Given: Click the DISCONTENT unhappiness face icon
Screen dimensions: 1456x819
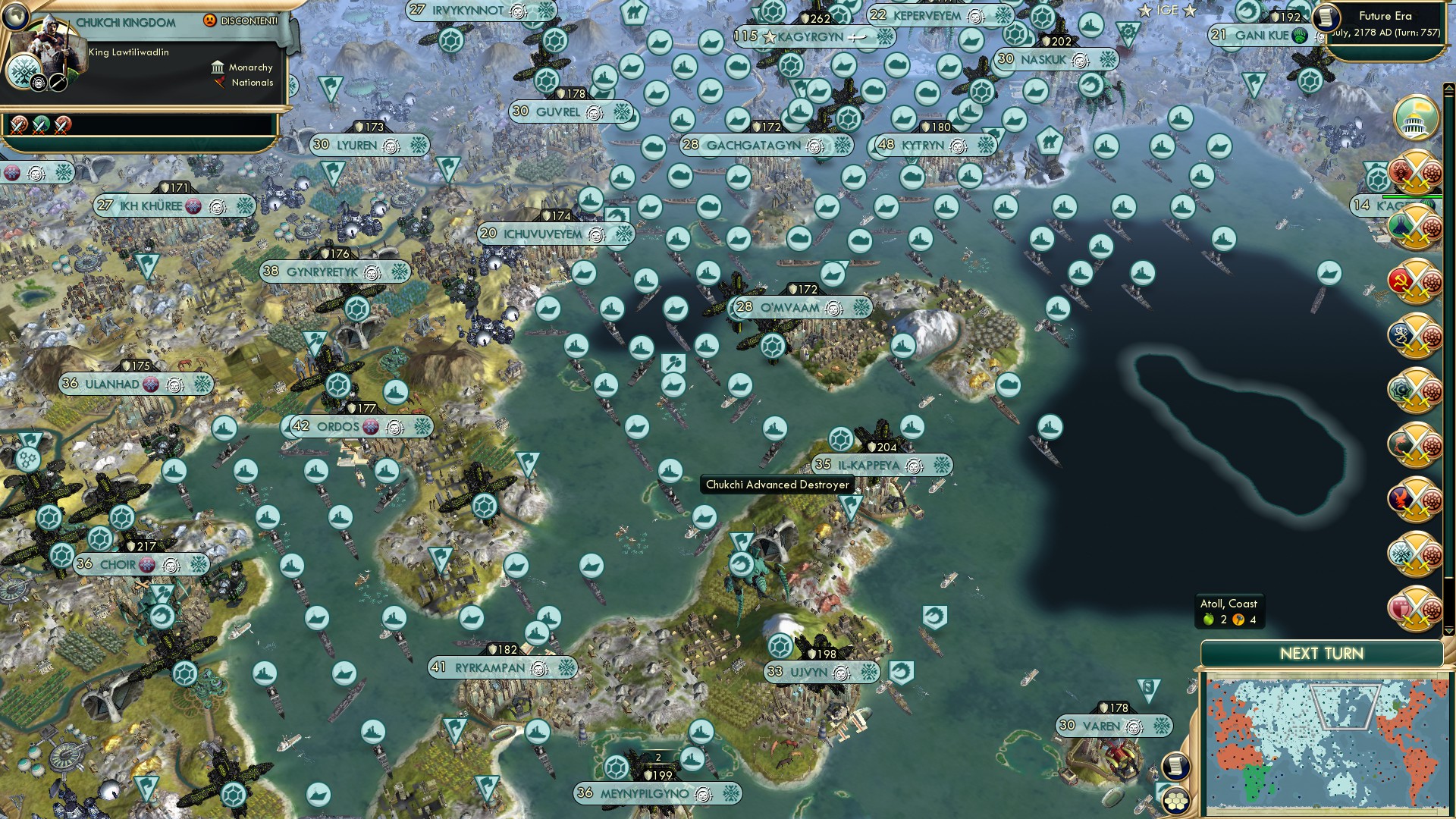Looking at the screenshot, I should pyautogui.click(x=210, y=20).
